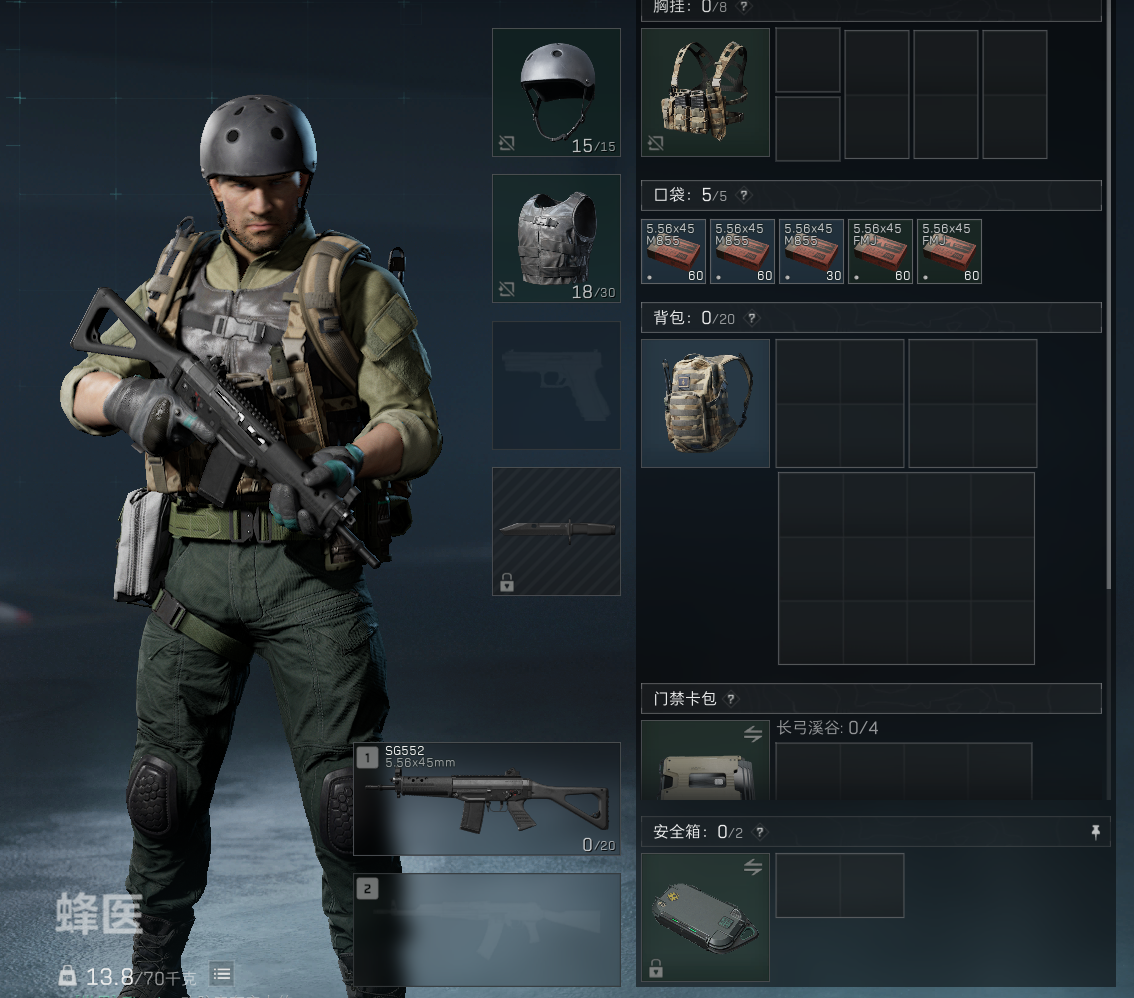1134x998 pixels.
Task: Click the swap arrows on safe box
Action: [753, 868]
